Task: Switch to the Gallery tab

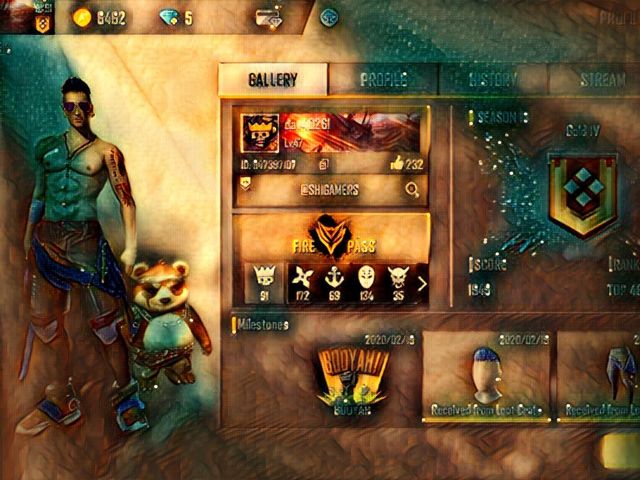Action: pos(273,80)
